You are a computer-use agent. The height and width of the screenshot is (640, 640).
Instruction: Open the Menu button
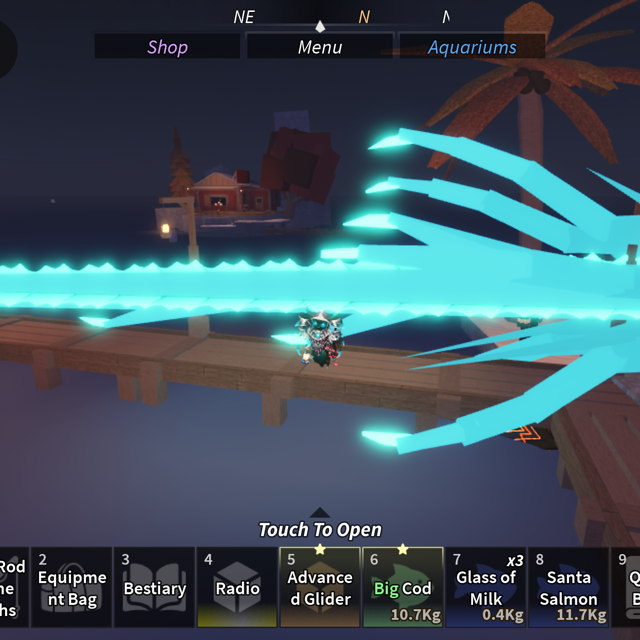point(320,47)
